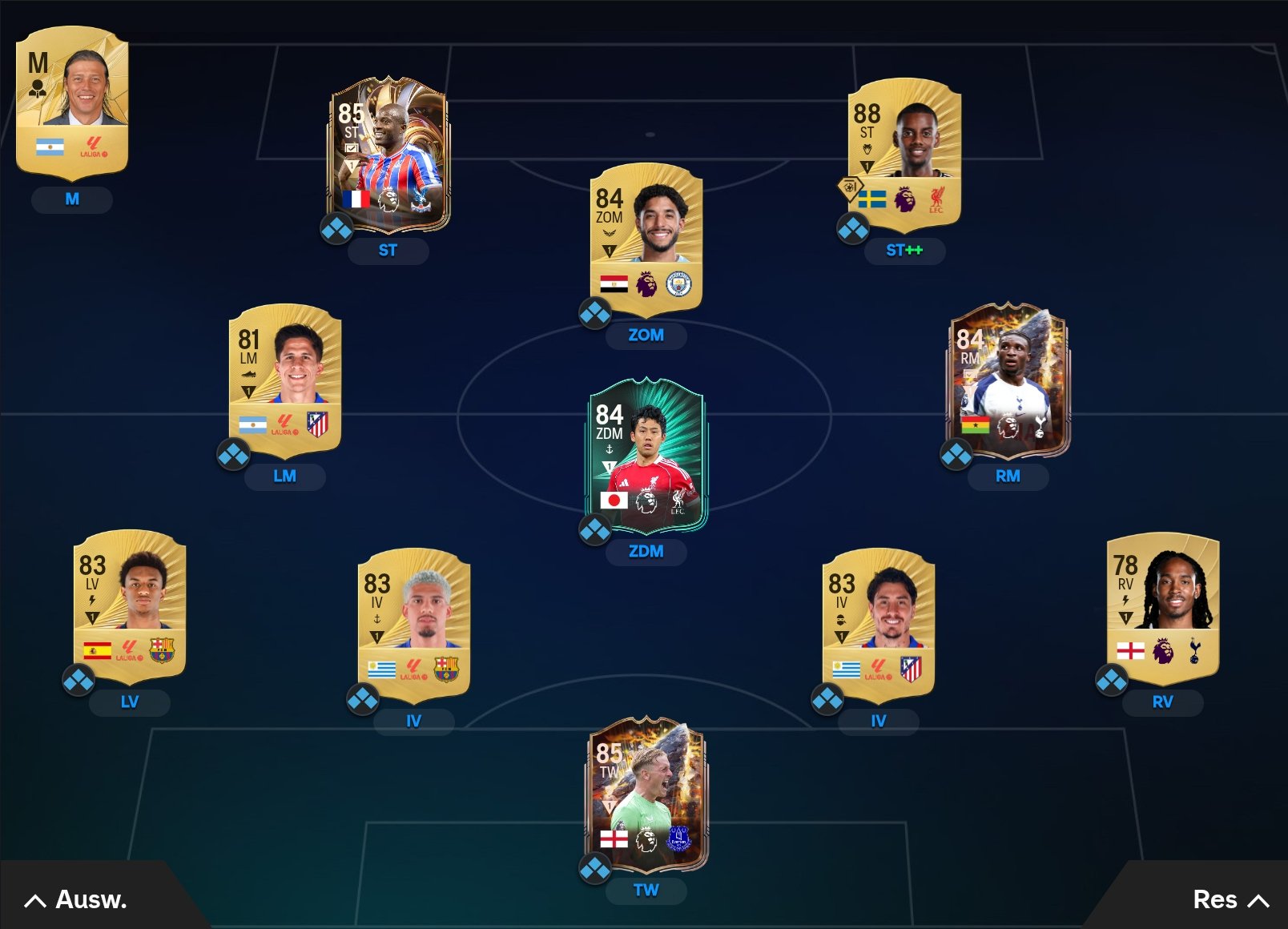The height and width of the screenshot is (929, 1288).
Task: Select the 88 ST Liverpool striker card
Action: pyautogui.click(x=904, y=152)
